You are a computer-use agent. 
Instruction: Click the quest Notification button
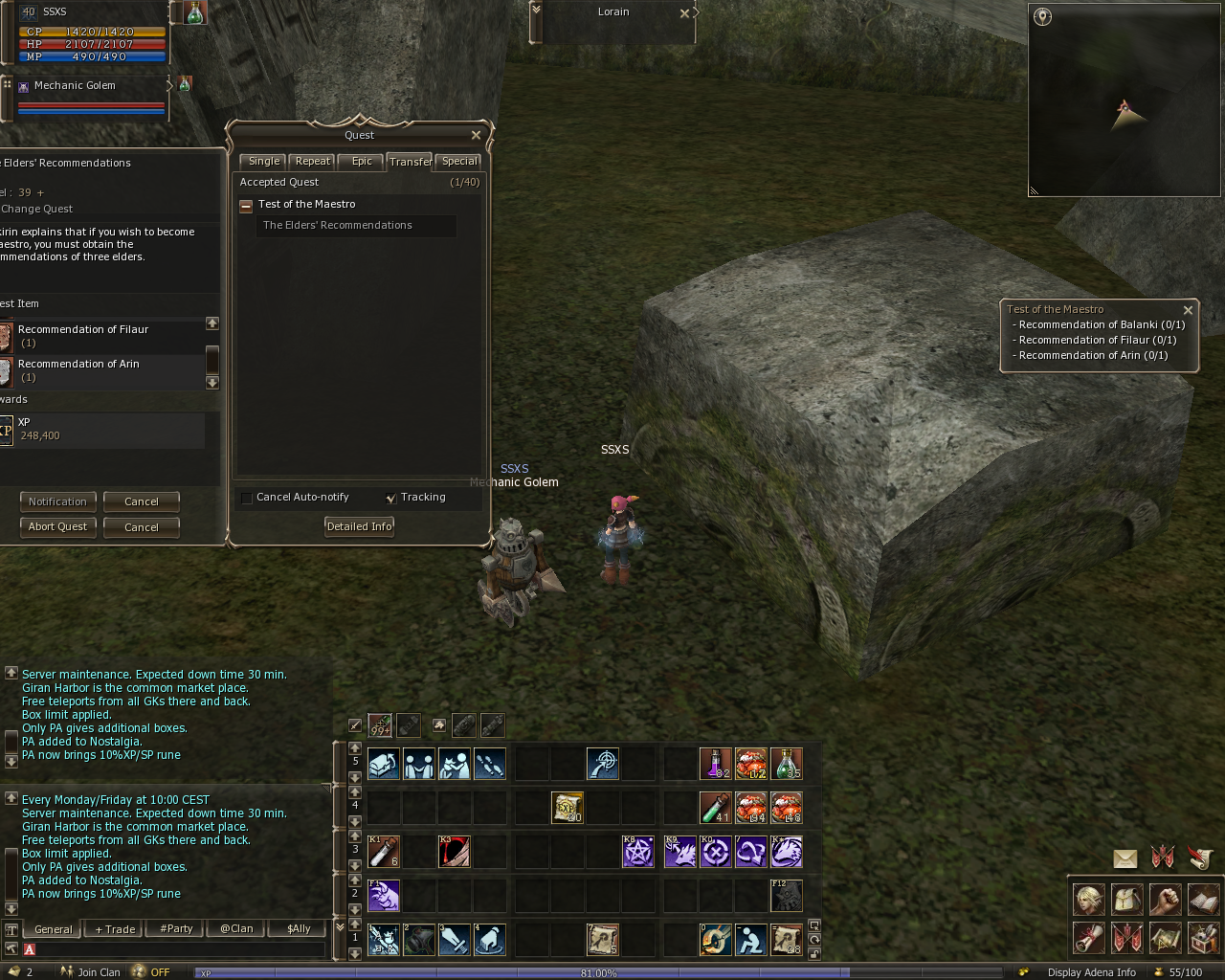click(57, 501)
